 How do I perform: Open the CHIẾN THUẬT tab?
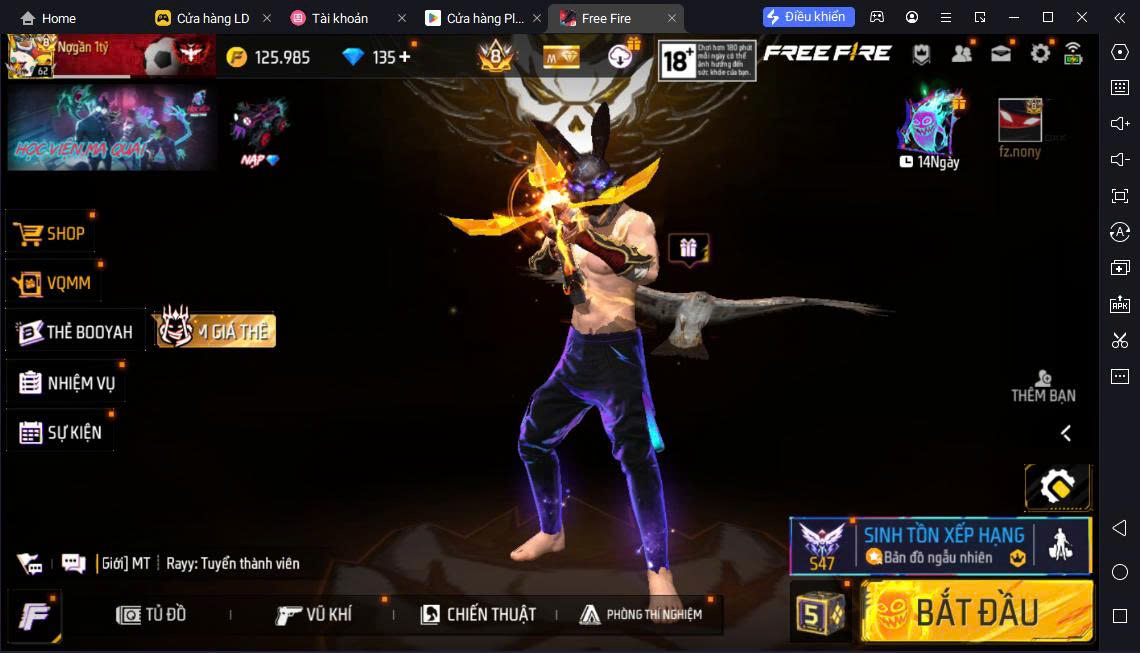pos(478,614)
